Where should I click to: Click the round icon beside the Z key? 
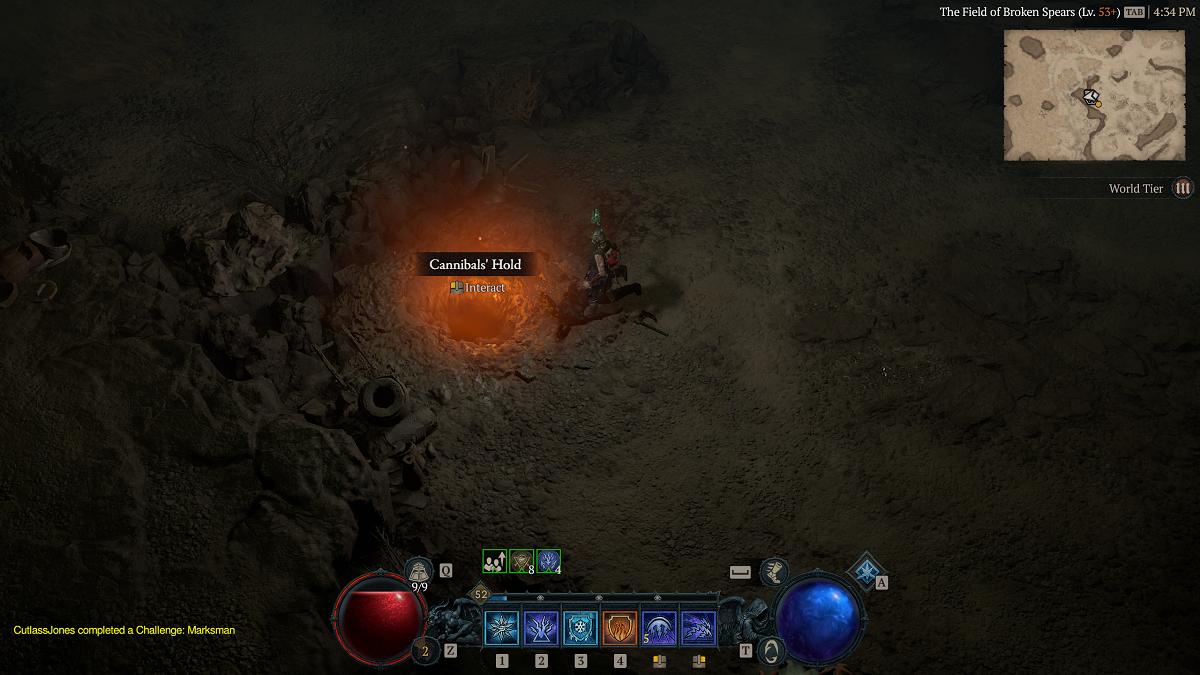[x=425, y=651]
